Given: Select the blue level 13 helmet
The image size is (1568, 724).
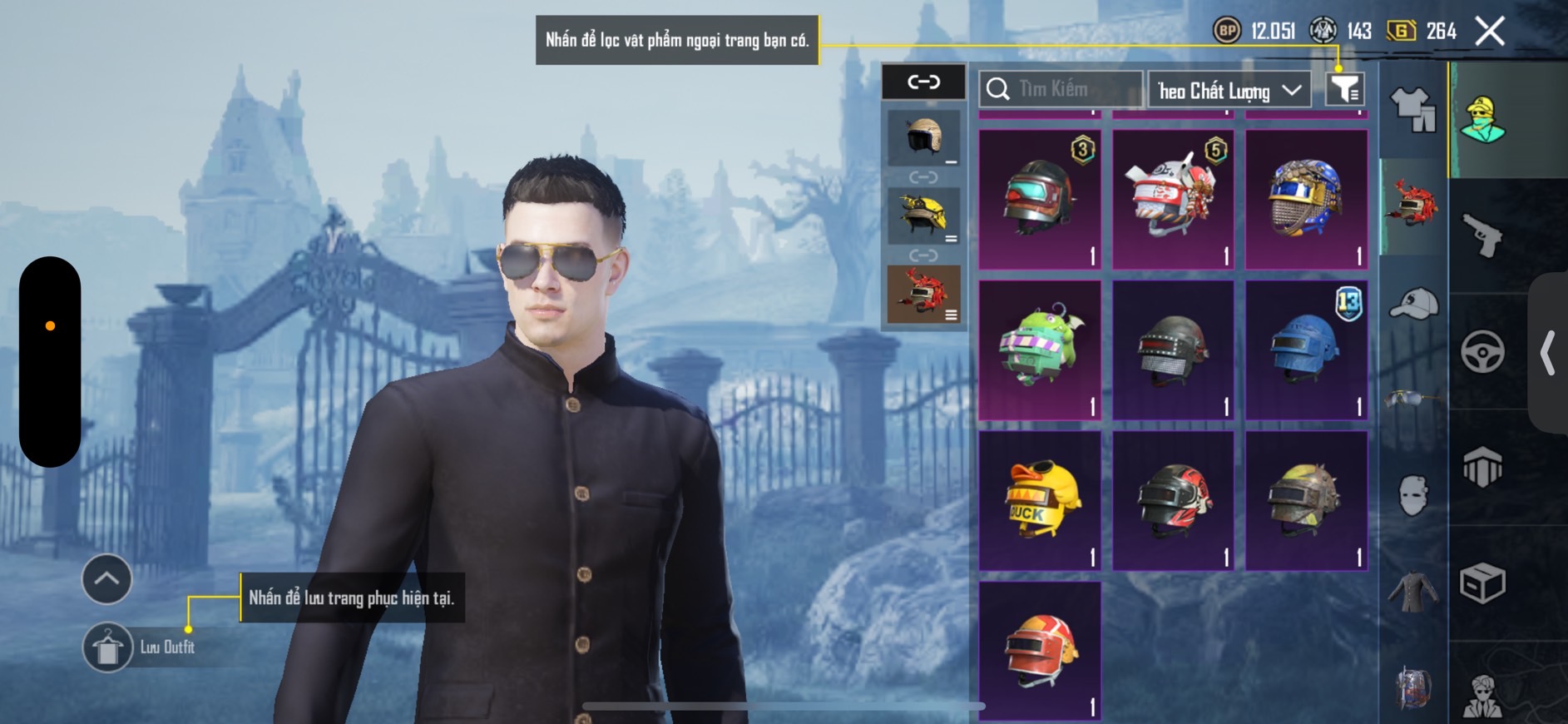Looking at the screenshot, I should click(x=1306, y=350).
